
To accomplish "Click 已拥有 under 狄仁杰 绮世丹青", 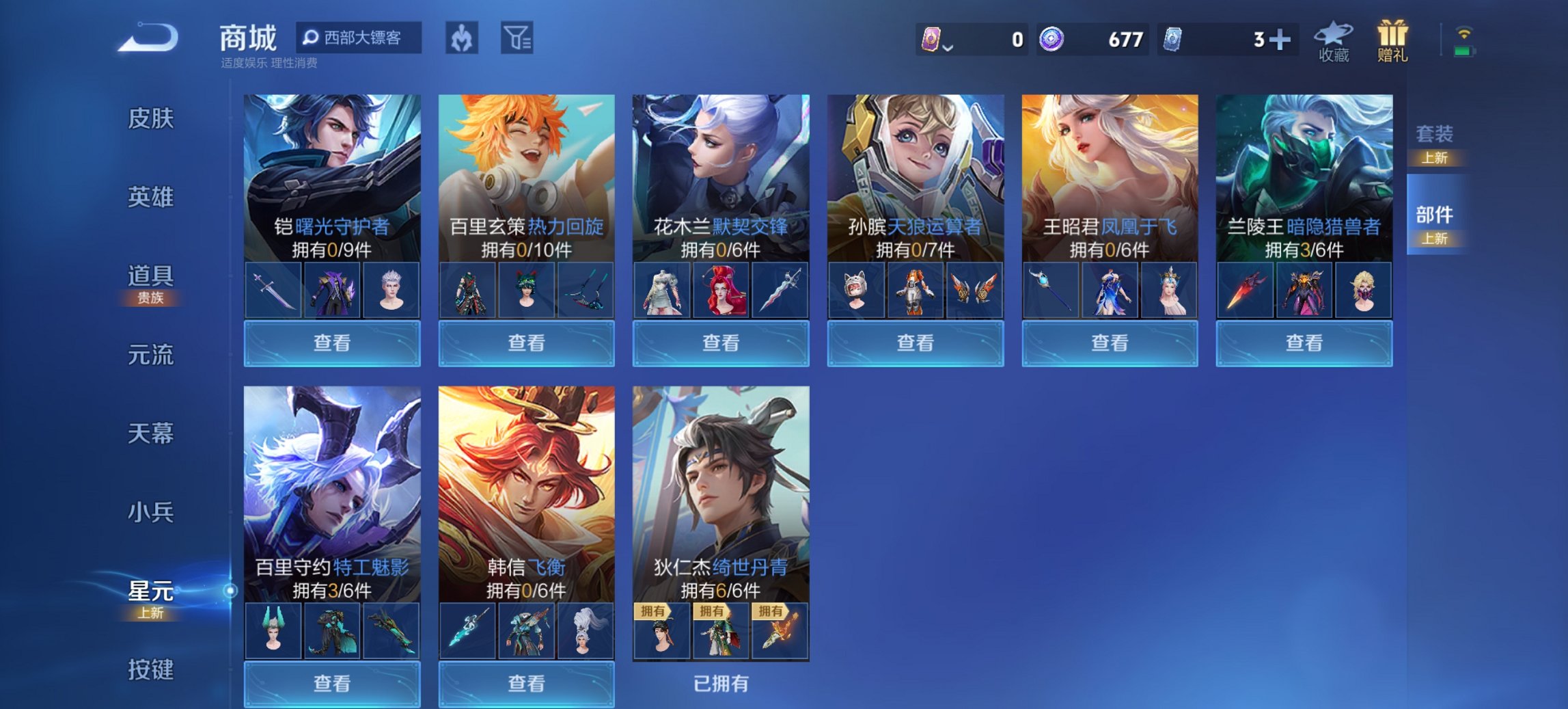I will pyautogui.click(x=720, y=682).
